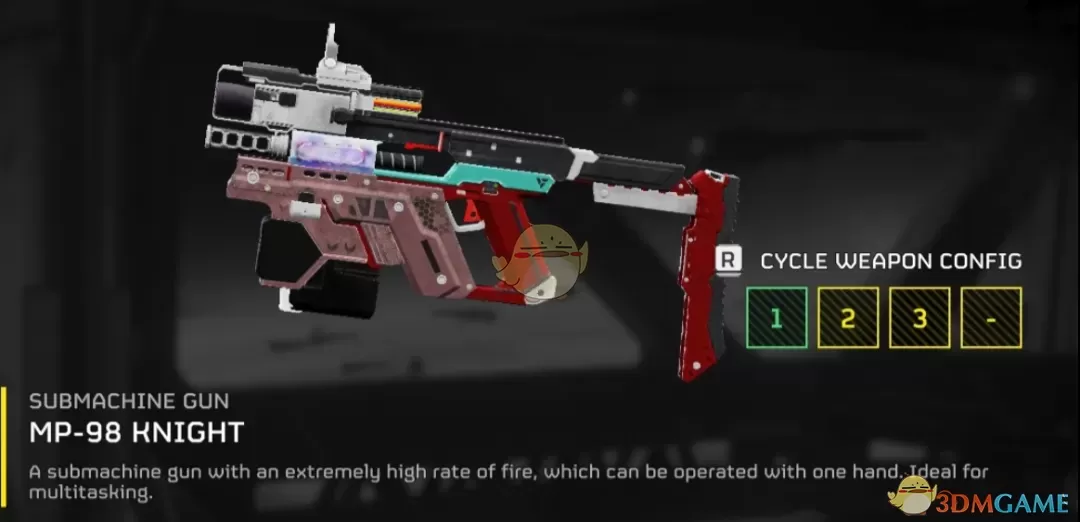The width and height of the screenshot is (1080, 522).
Task: Choose weapon config slot 2
Action: [x=848, y=318]
